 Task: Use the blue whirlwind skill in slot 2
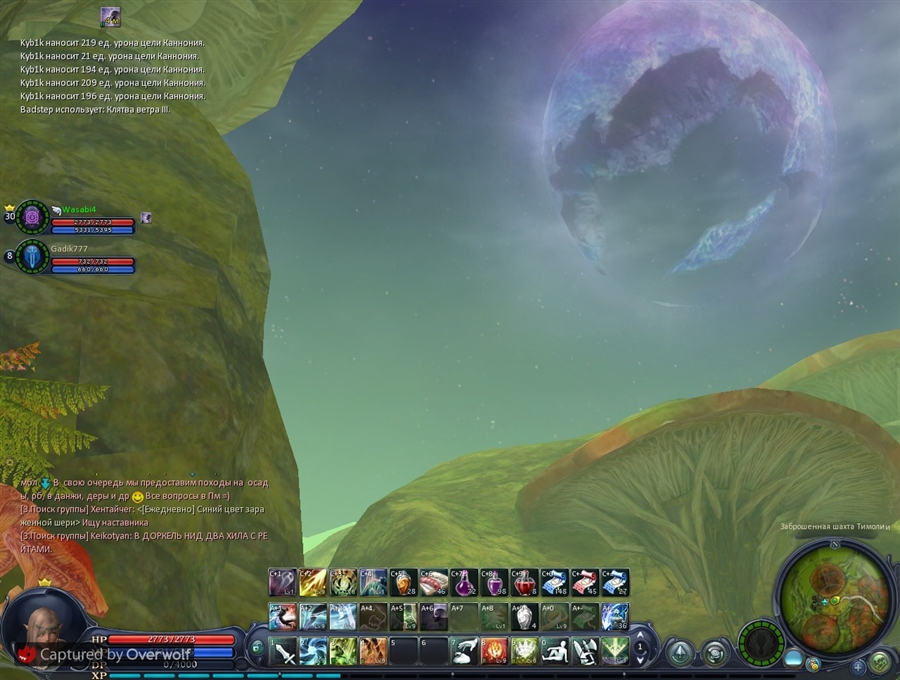(314, 651)
